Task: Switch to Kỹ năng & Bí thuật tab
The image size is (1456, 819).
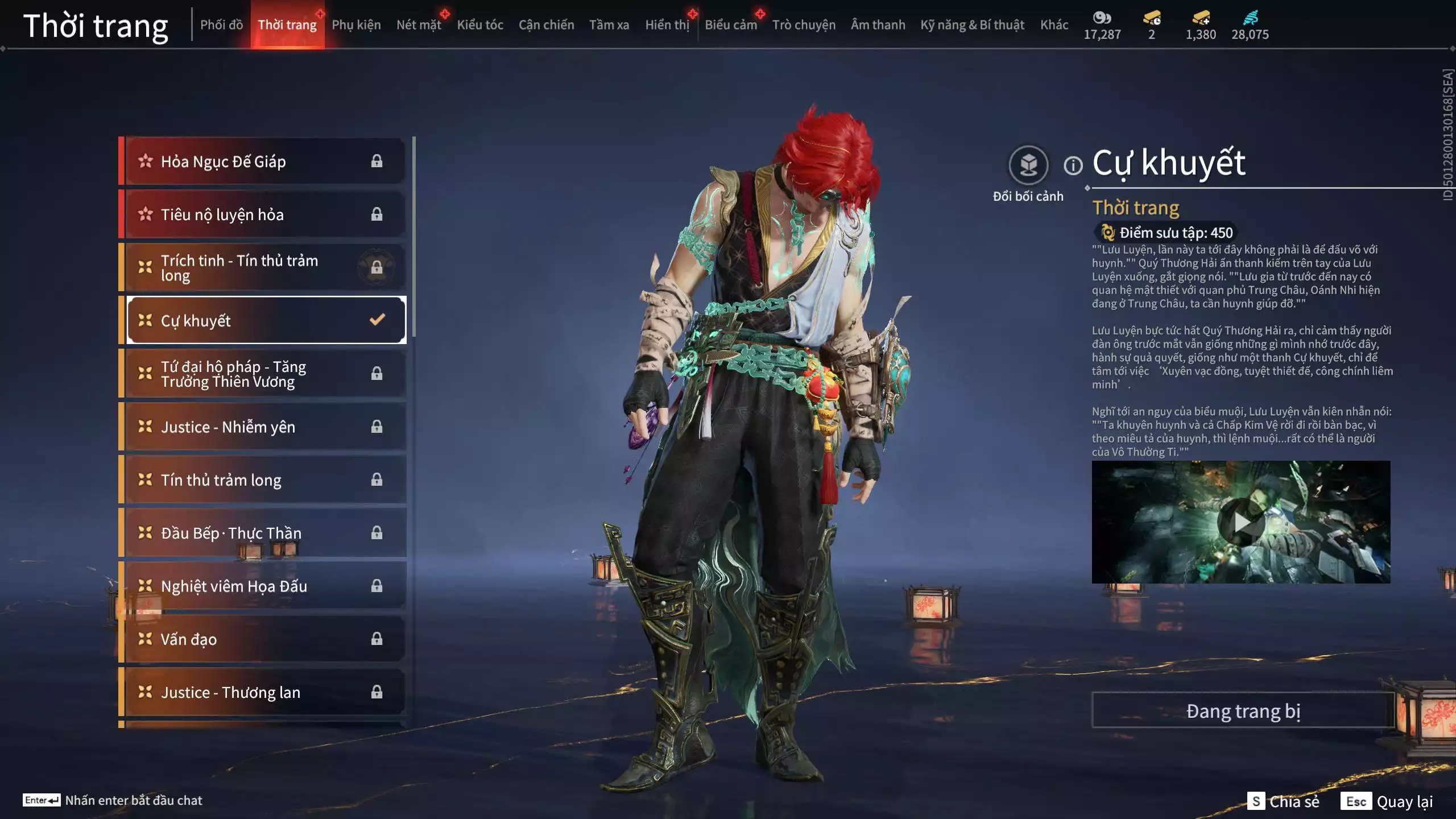Action: [x=972, y=25]
